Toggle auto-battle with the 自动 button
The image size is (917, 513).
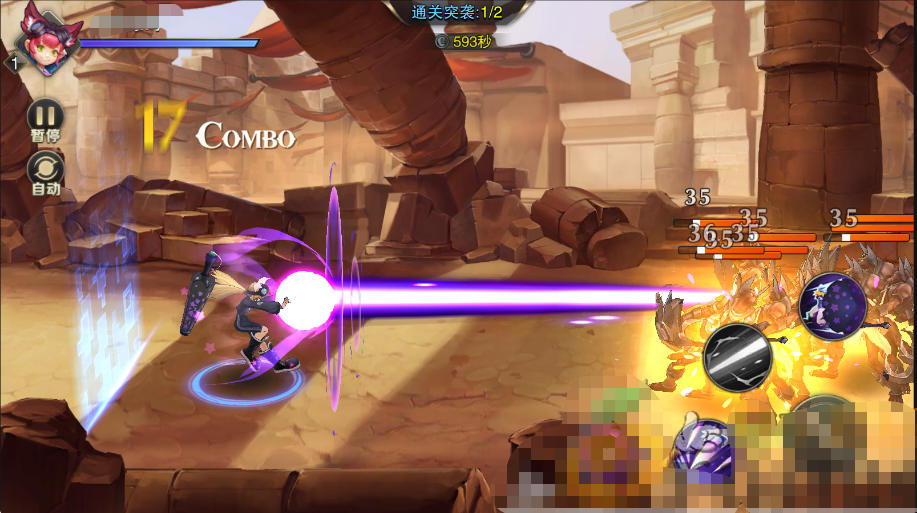pyautogui.click(x=45, y=169)
